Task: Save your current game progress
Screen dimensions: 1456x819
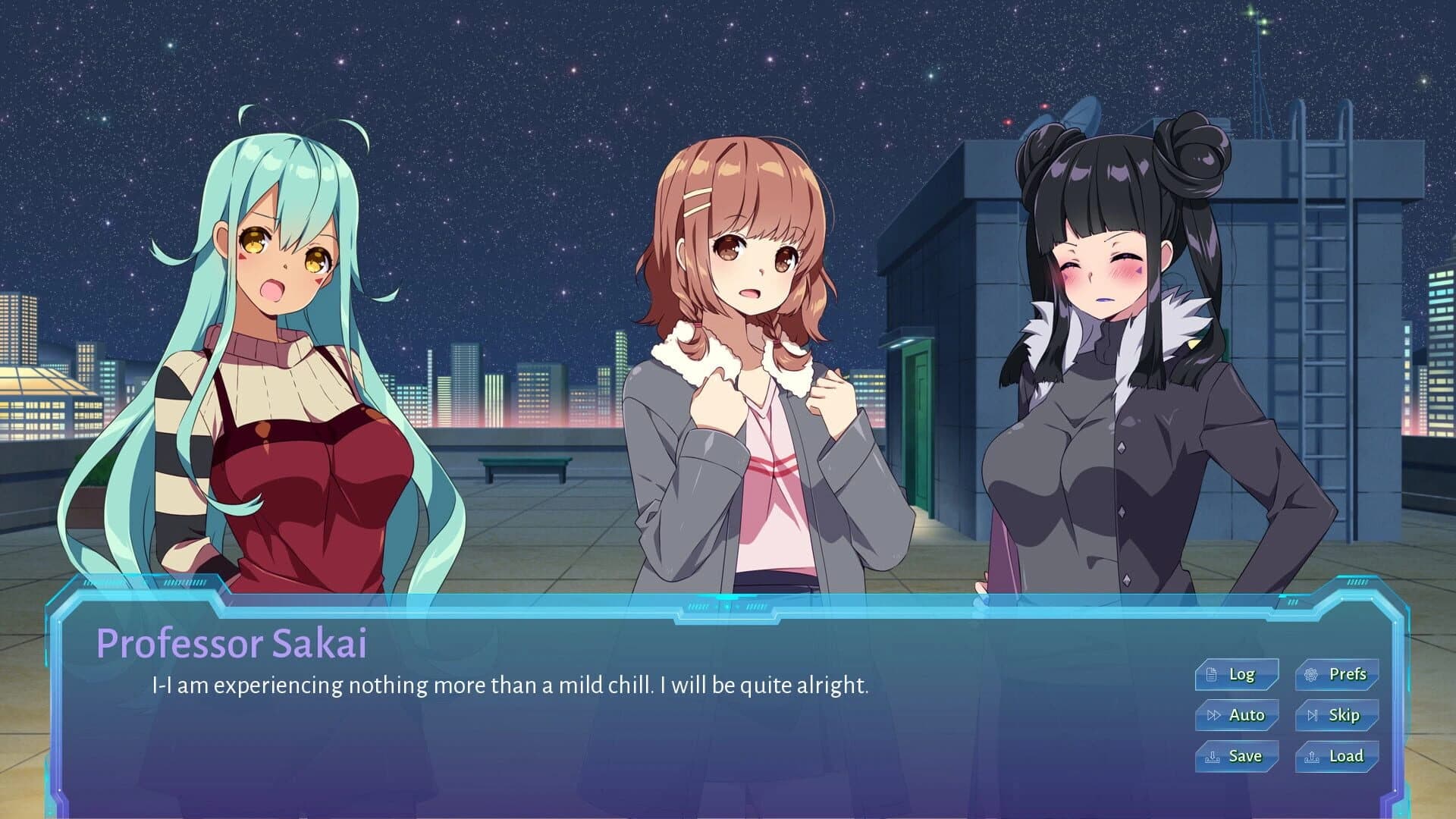Action: [x=1236, y=755]
